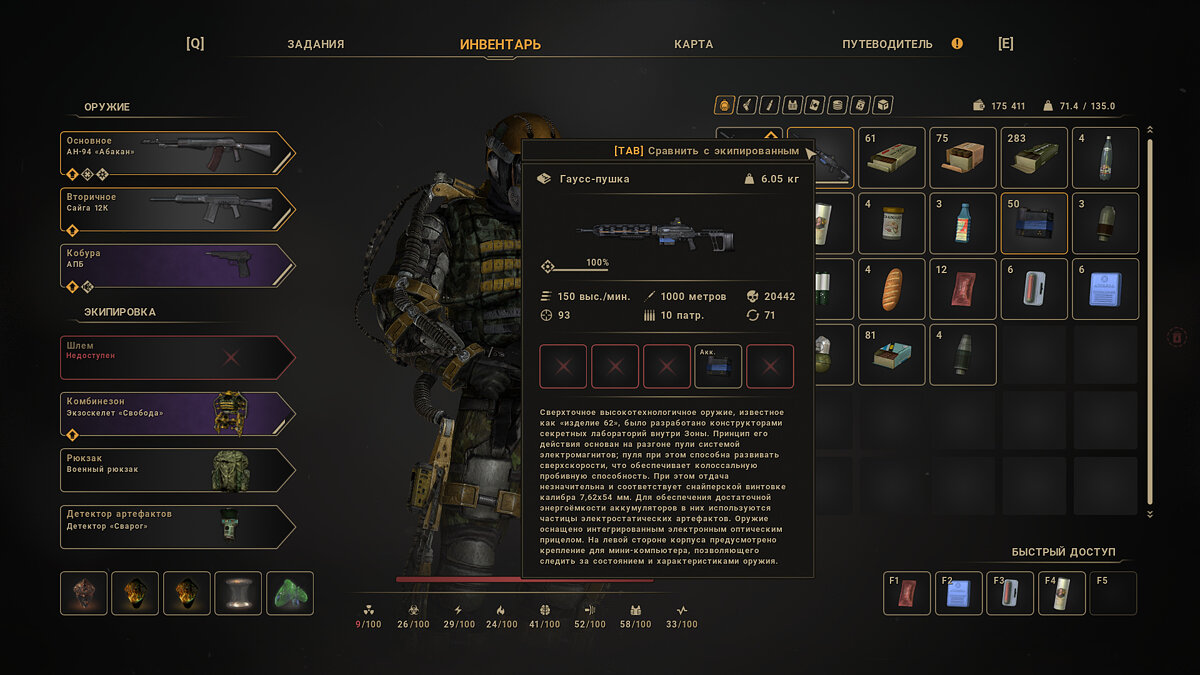Open the Путеводитель guide tab

coord(887,44)
